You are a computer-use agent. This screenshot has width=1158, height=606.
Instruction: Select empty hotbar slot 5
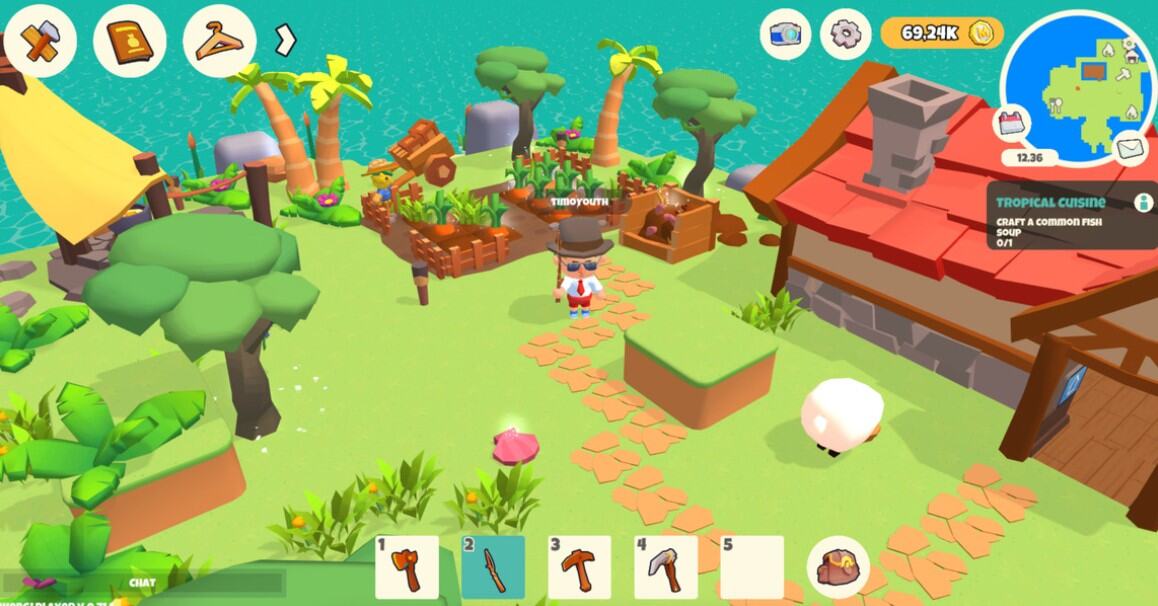pyautogui.click(x=752, y=567)
